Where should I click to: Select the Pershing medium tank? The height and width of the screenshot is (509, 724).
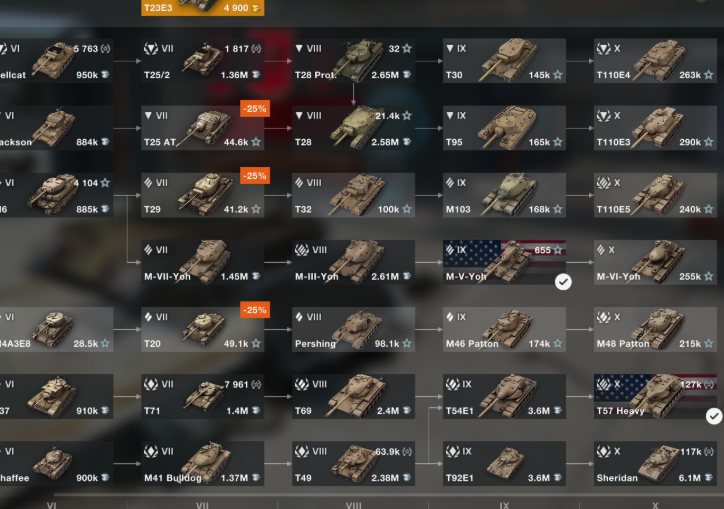pyautogui.click(x=353, y=329)
